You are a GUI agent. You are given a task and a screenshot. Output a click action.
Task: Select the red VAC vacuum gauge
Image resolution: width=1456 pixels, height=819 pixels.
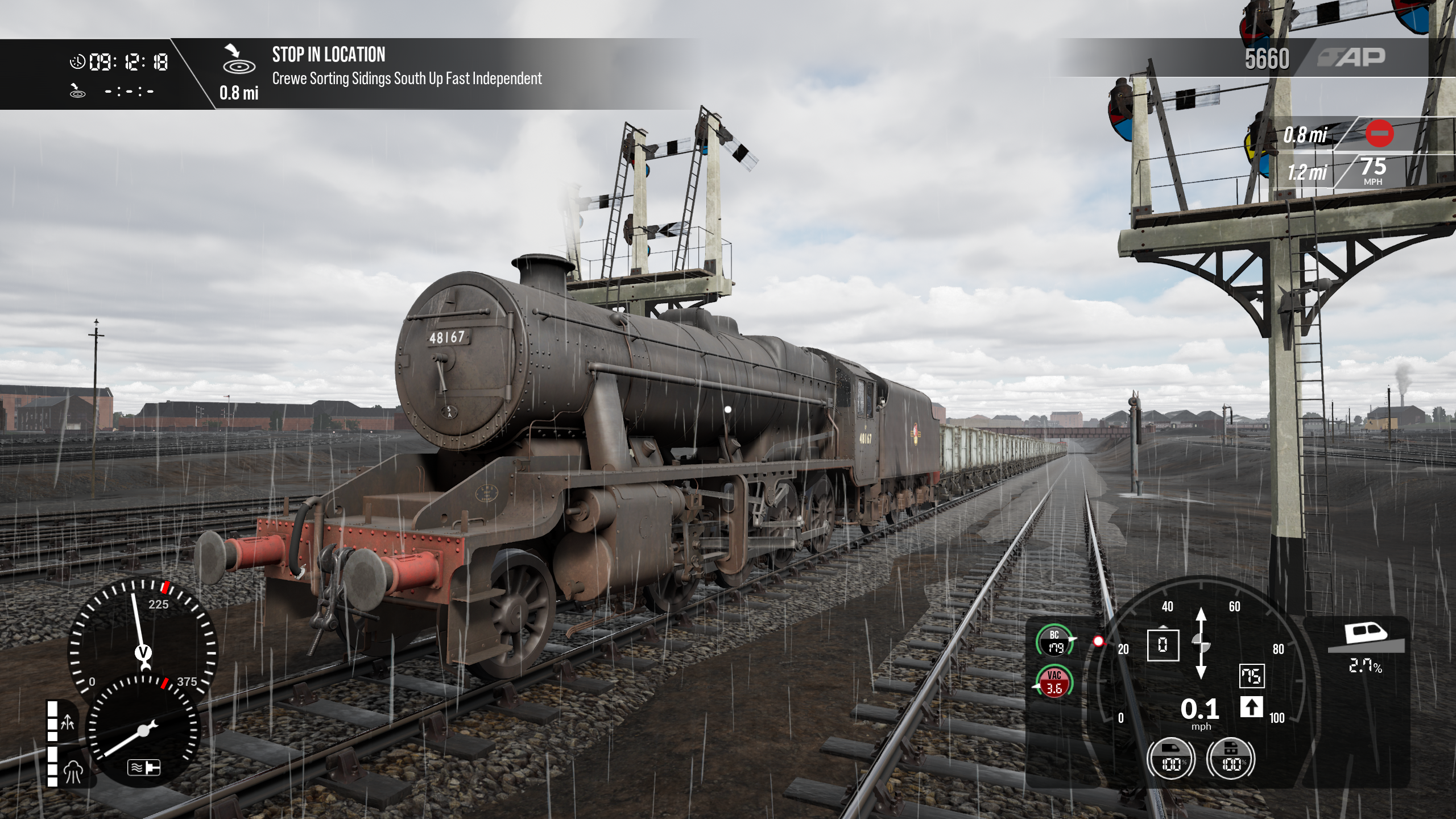pos(1054,682)
